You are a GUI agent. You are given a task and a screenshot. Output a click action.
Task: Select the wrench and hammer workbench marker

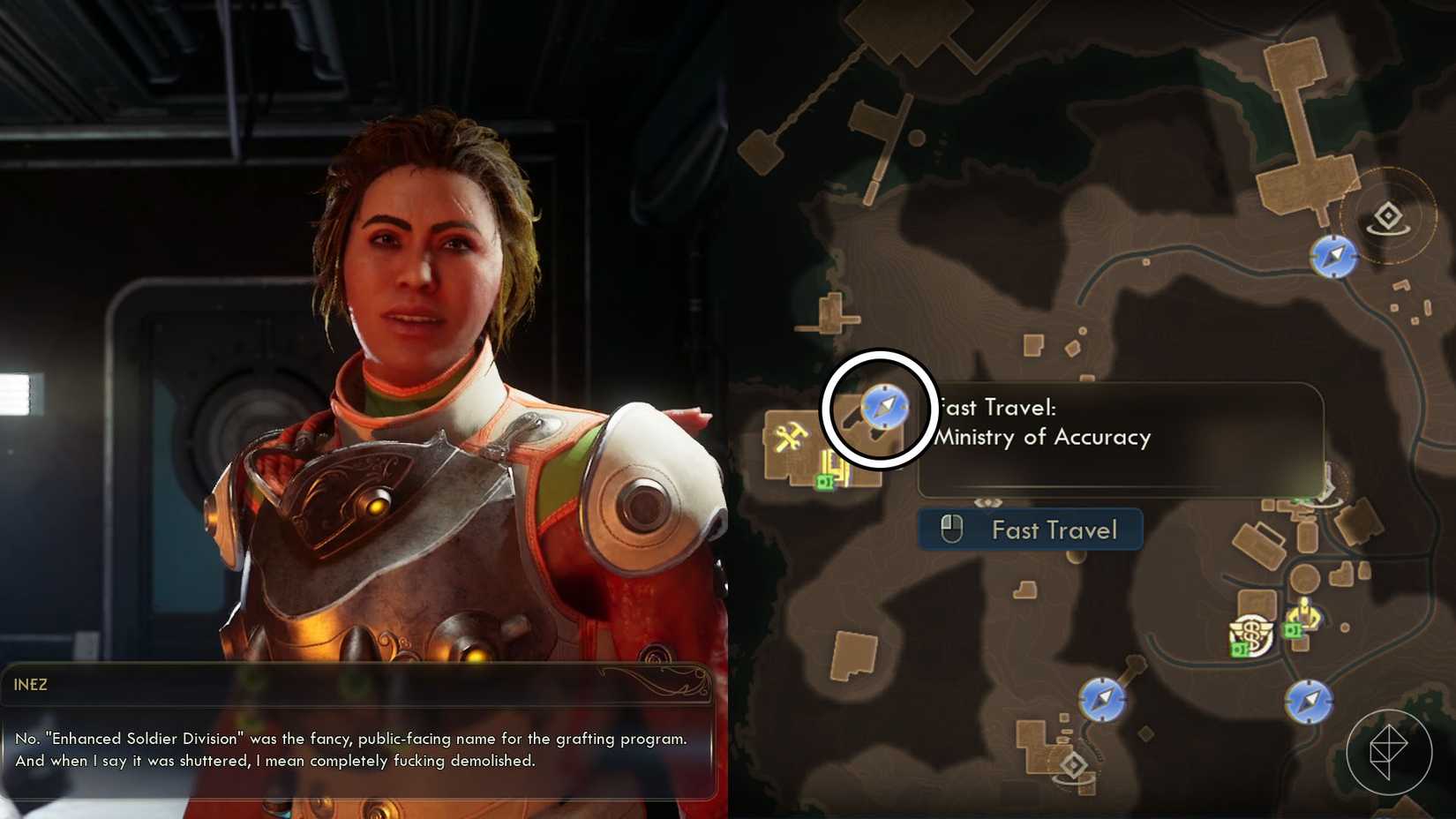pos(790,436)
